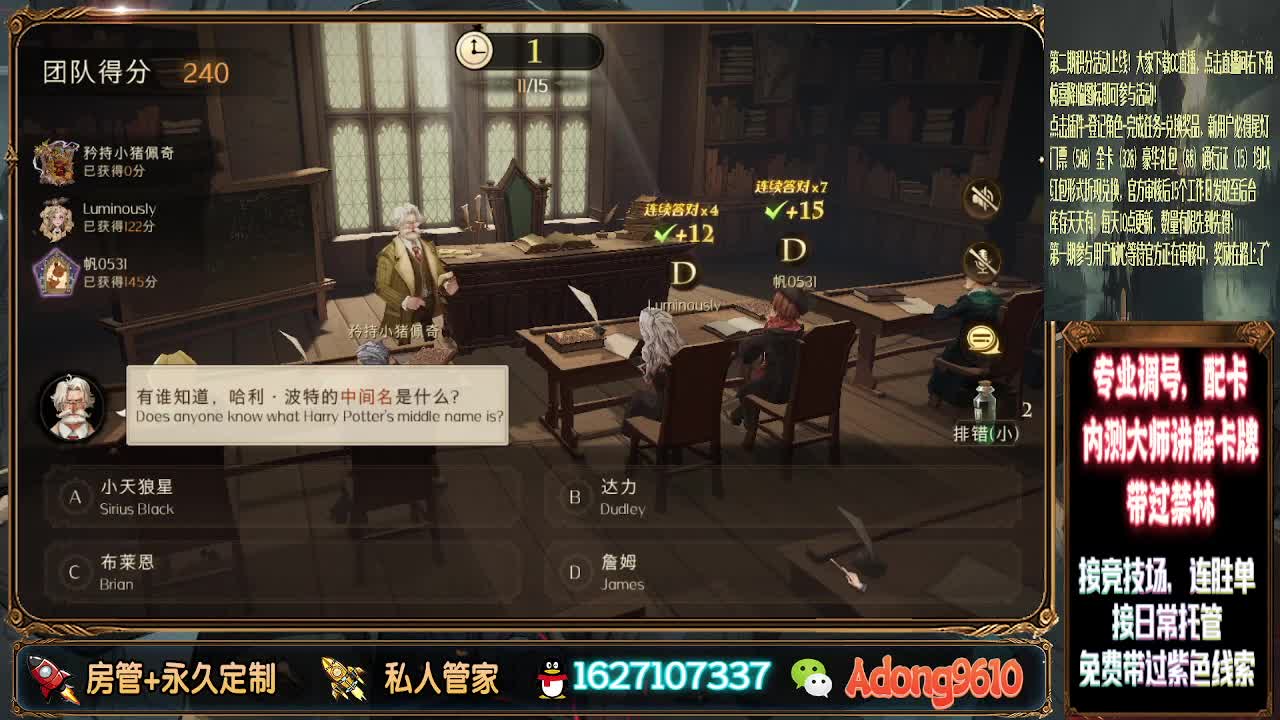
Task: Click the professor avatar beside the question box
Action: 68,406
